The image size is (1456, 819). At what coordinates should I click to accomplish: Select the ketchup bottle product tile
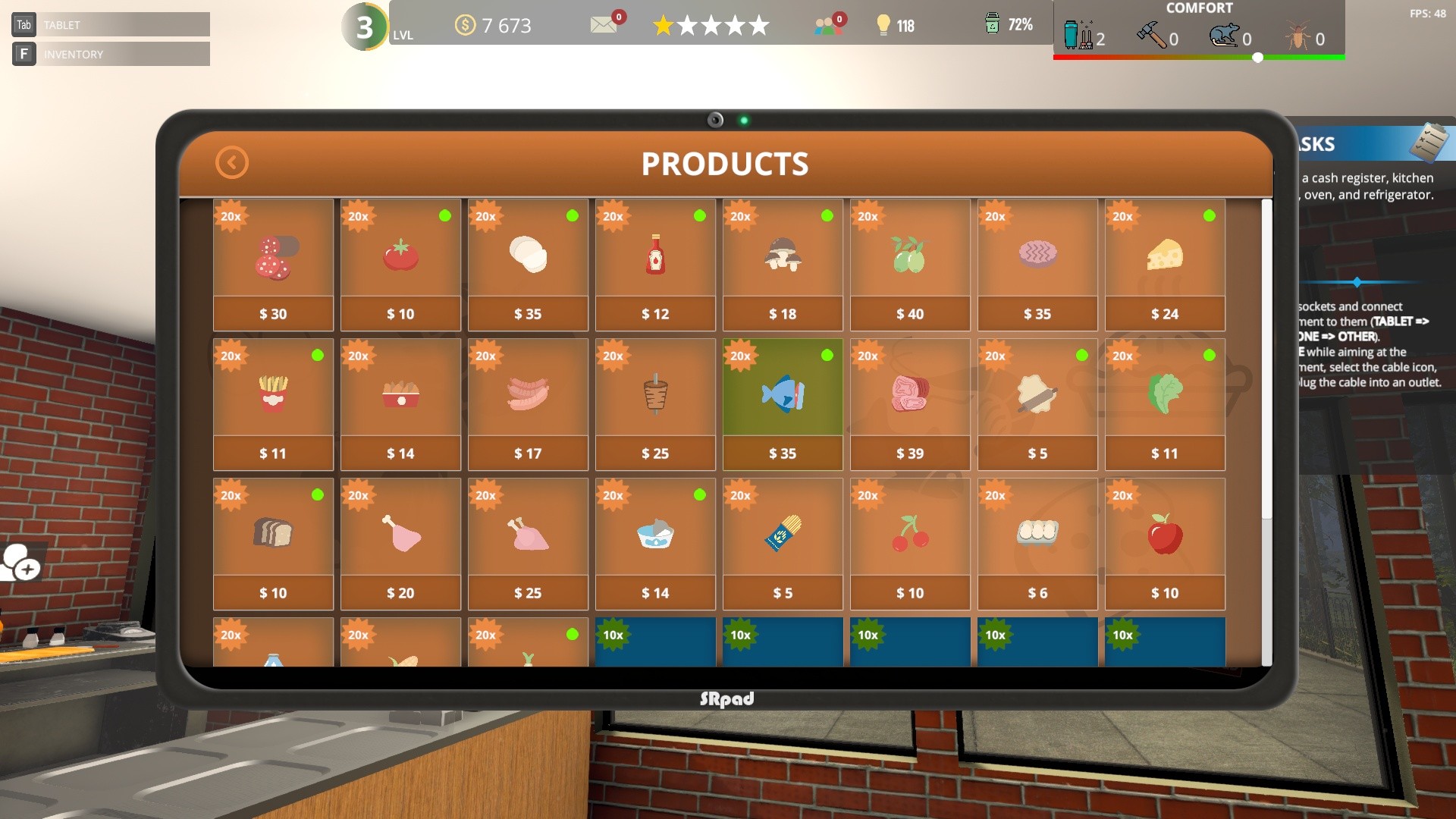(x=655, y=255)
